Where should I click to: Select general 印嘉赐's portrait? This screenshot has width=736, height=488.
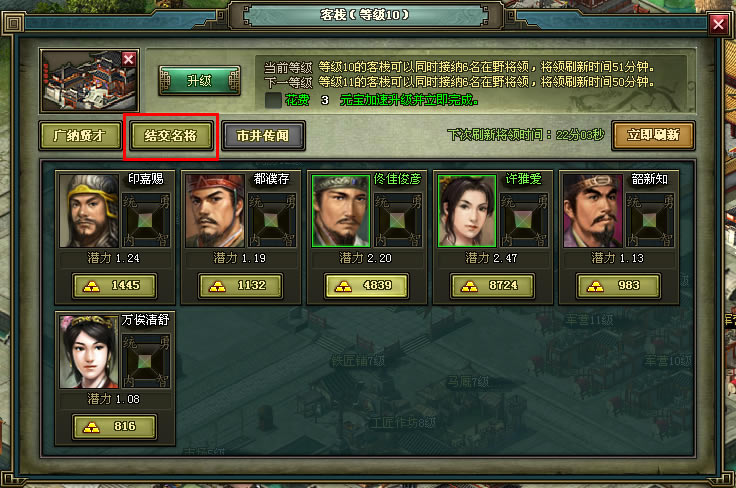(x=89, y=211)
